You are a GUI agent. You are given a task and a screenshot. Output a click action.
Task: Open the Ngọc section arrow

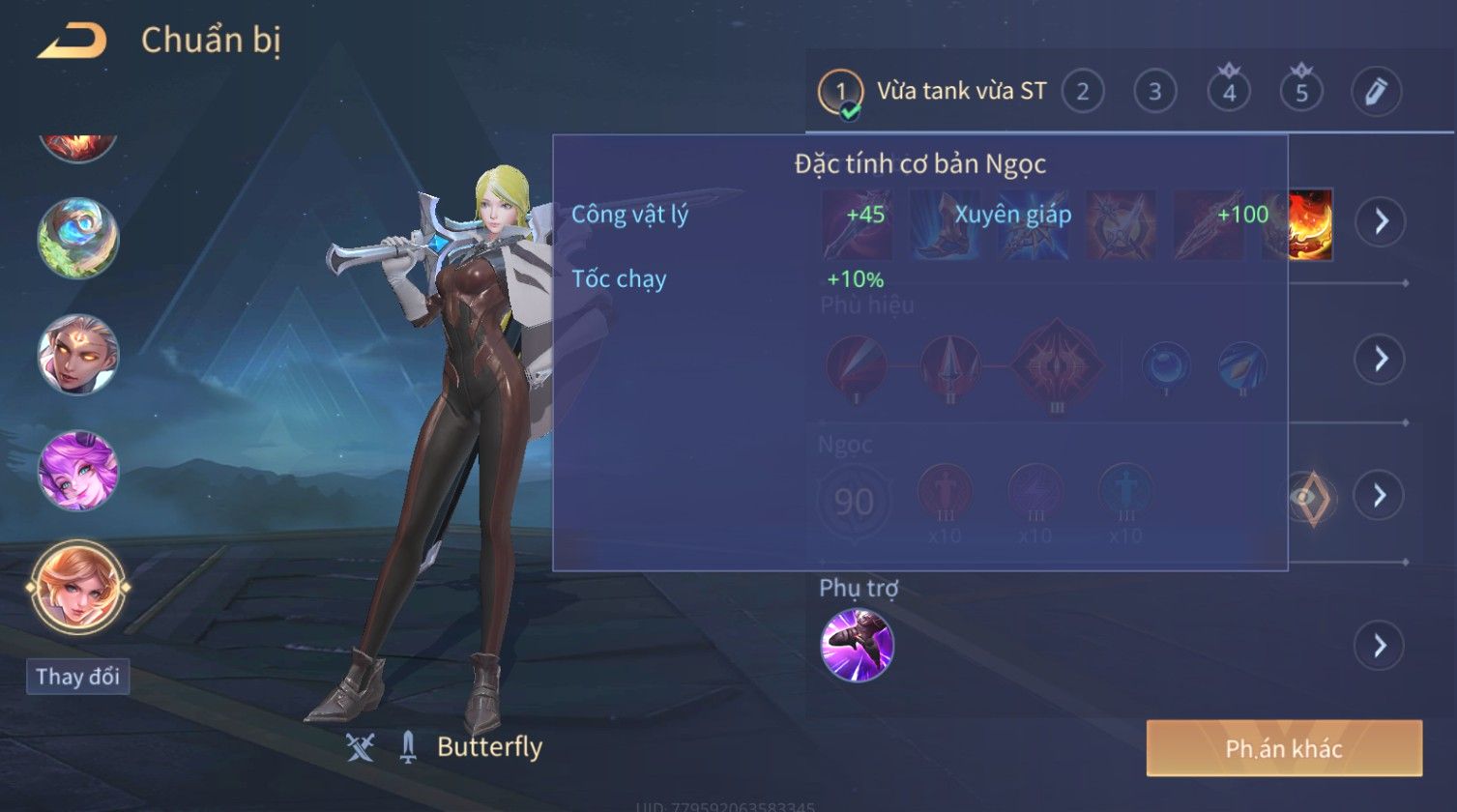pos(1380,495)
